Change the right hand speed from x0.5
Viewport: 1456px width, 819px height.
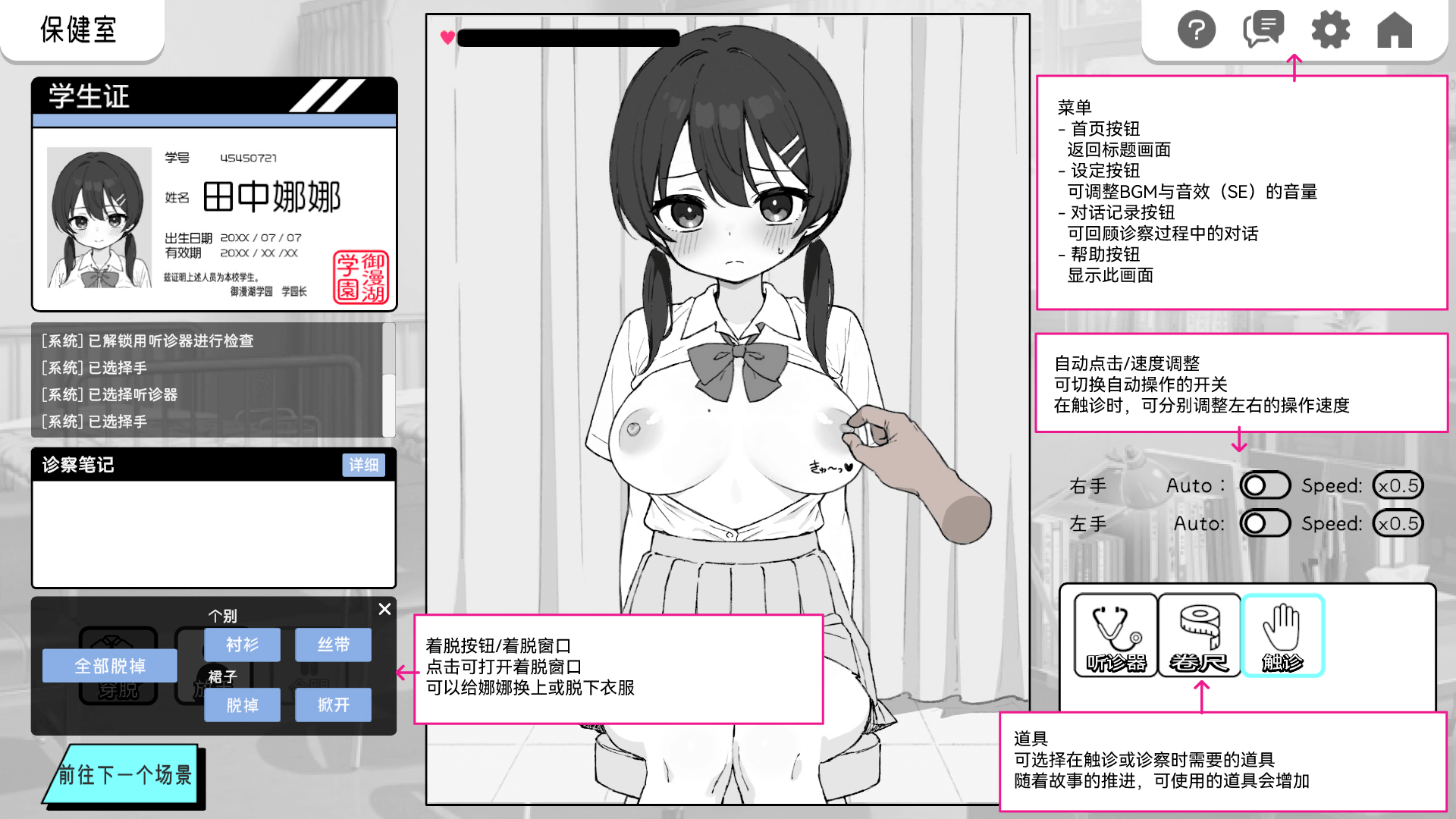1398,485
